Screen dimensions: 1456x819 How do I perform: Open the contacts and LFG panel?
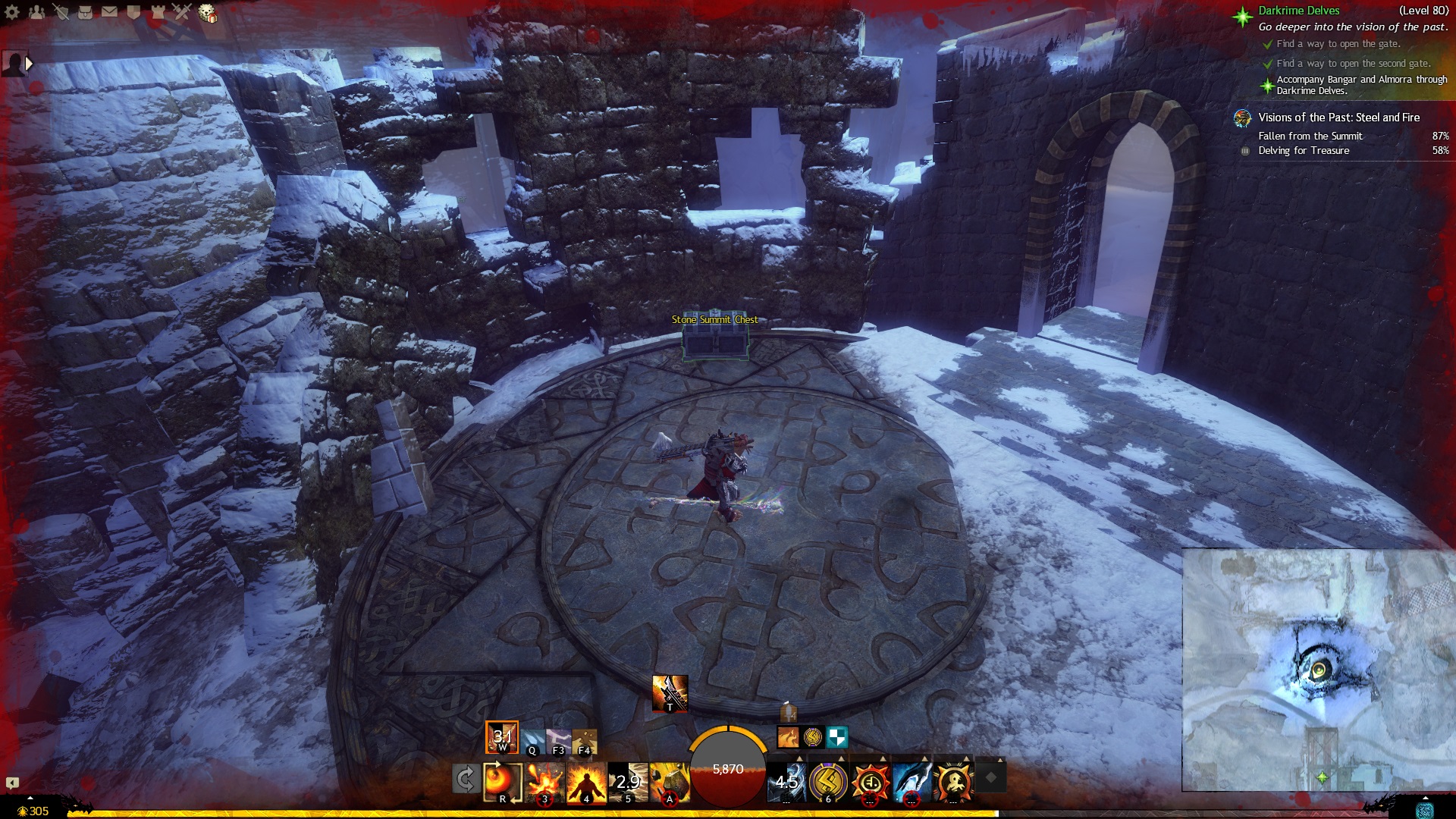click(36, 11)
